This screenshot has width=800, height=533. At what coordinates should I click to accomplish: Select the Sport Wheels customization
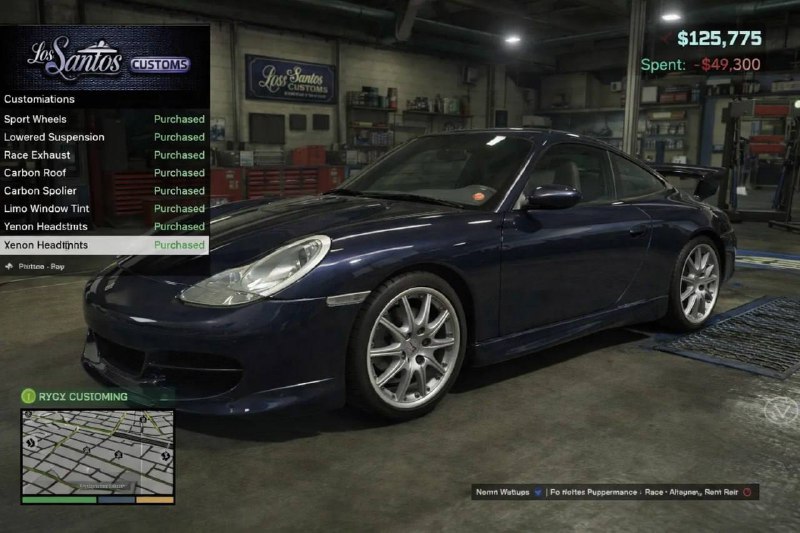tap(104, 119)
